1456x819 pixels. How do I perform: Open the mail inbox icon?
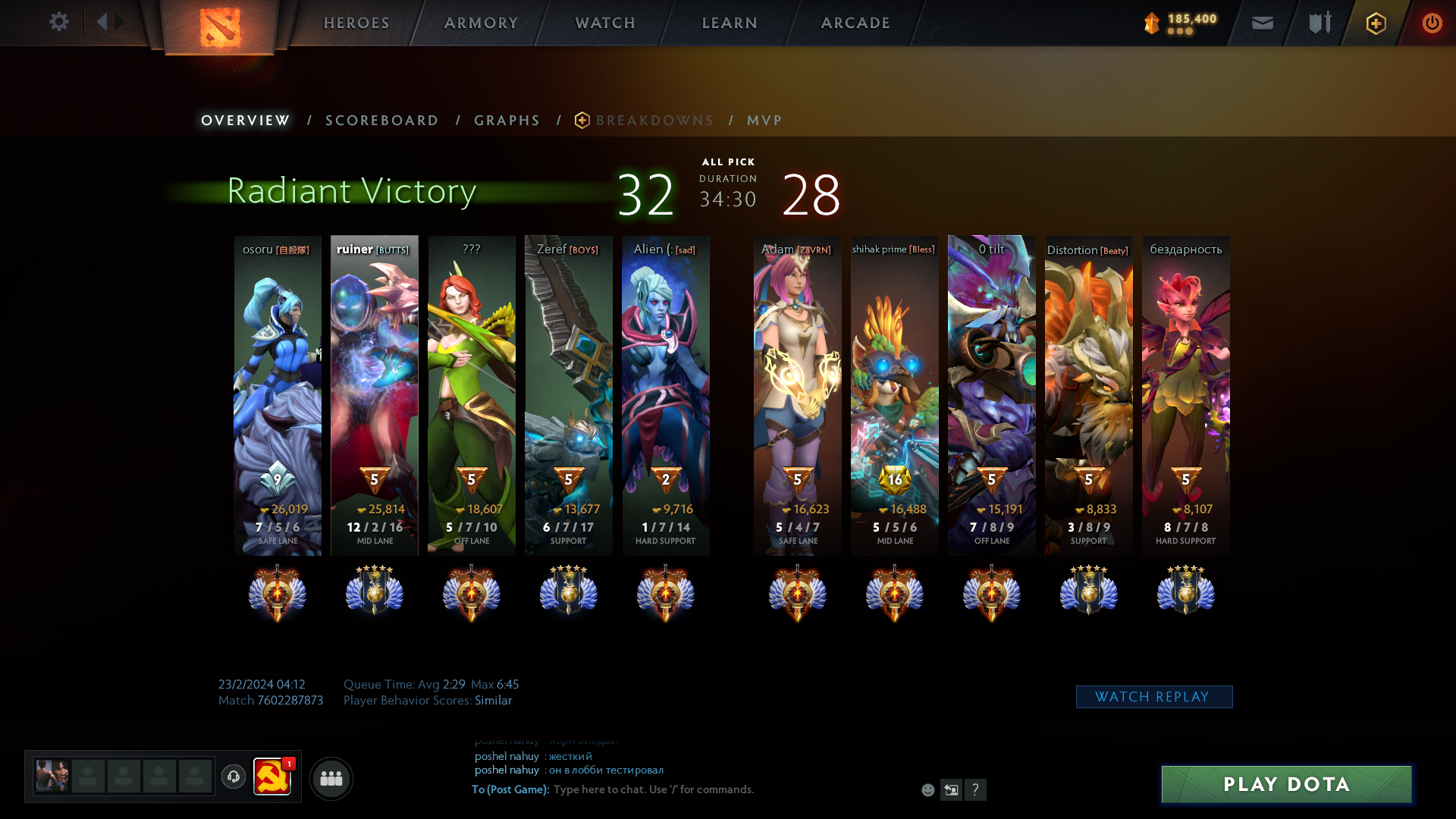[1262, 23]
